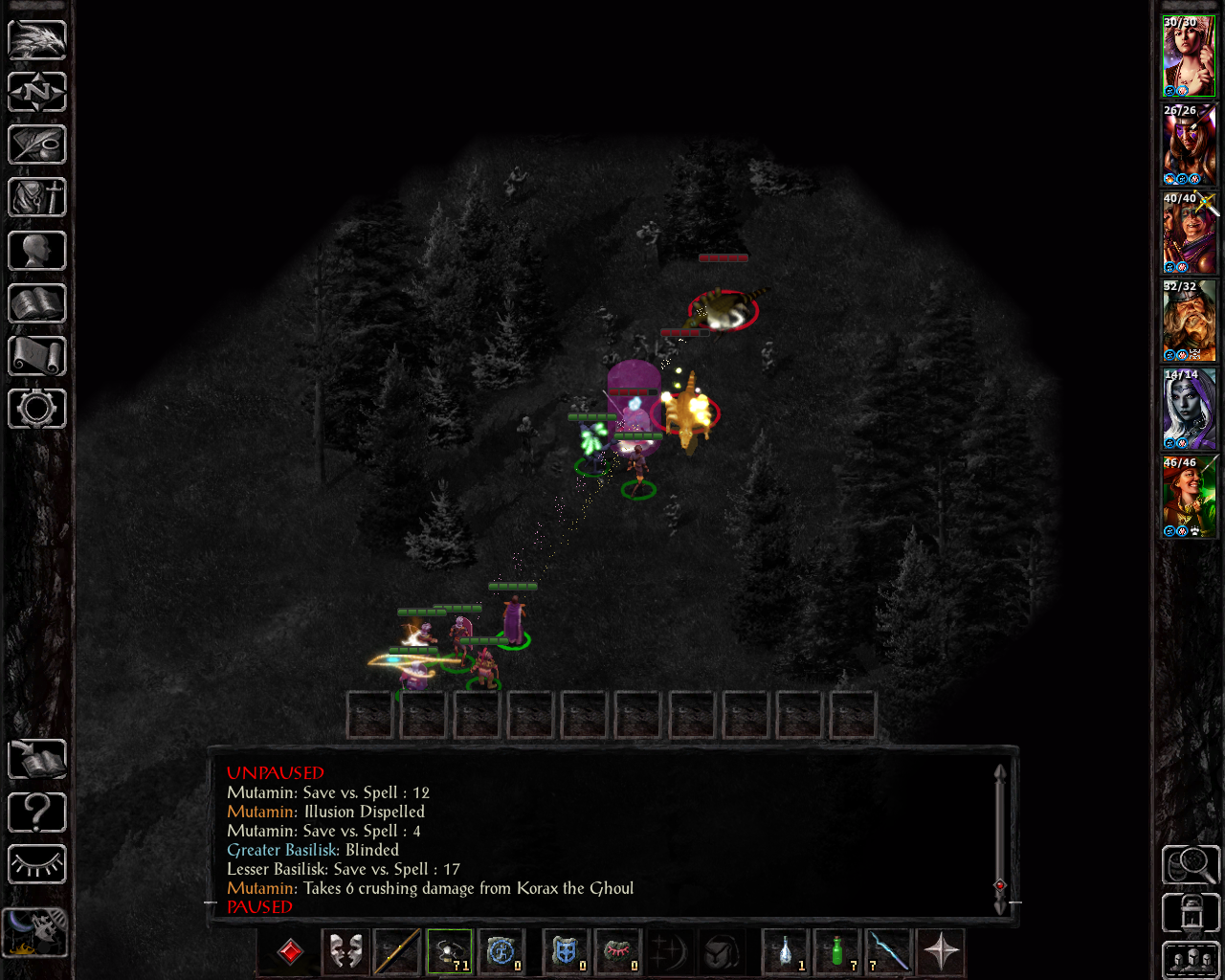Use the green potion quick item
This screenshot has height=980, width=1225.
pyautogui.click(x=837, y=951)
